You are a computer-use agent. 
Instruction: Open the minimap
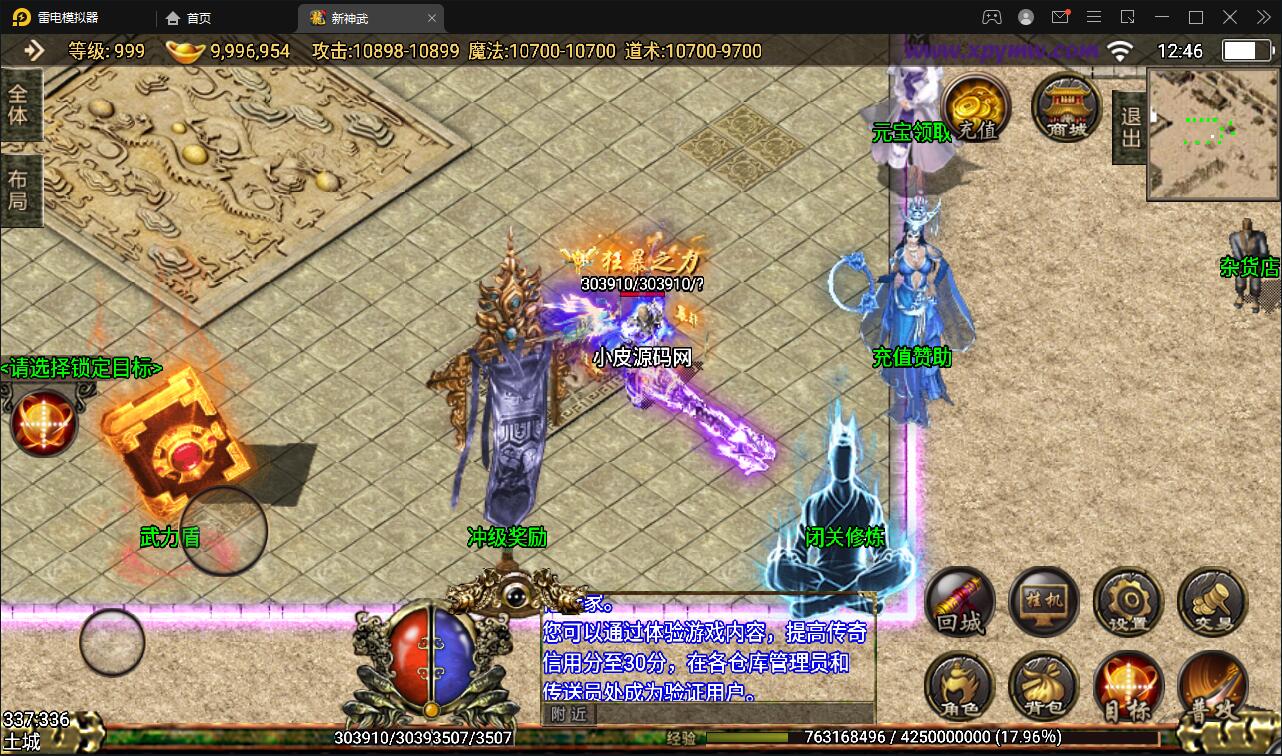click(x=1213, y=134)
